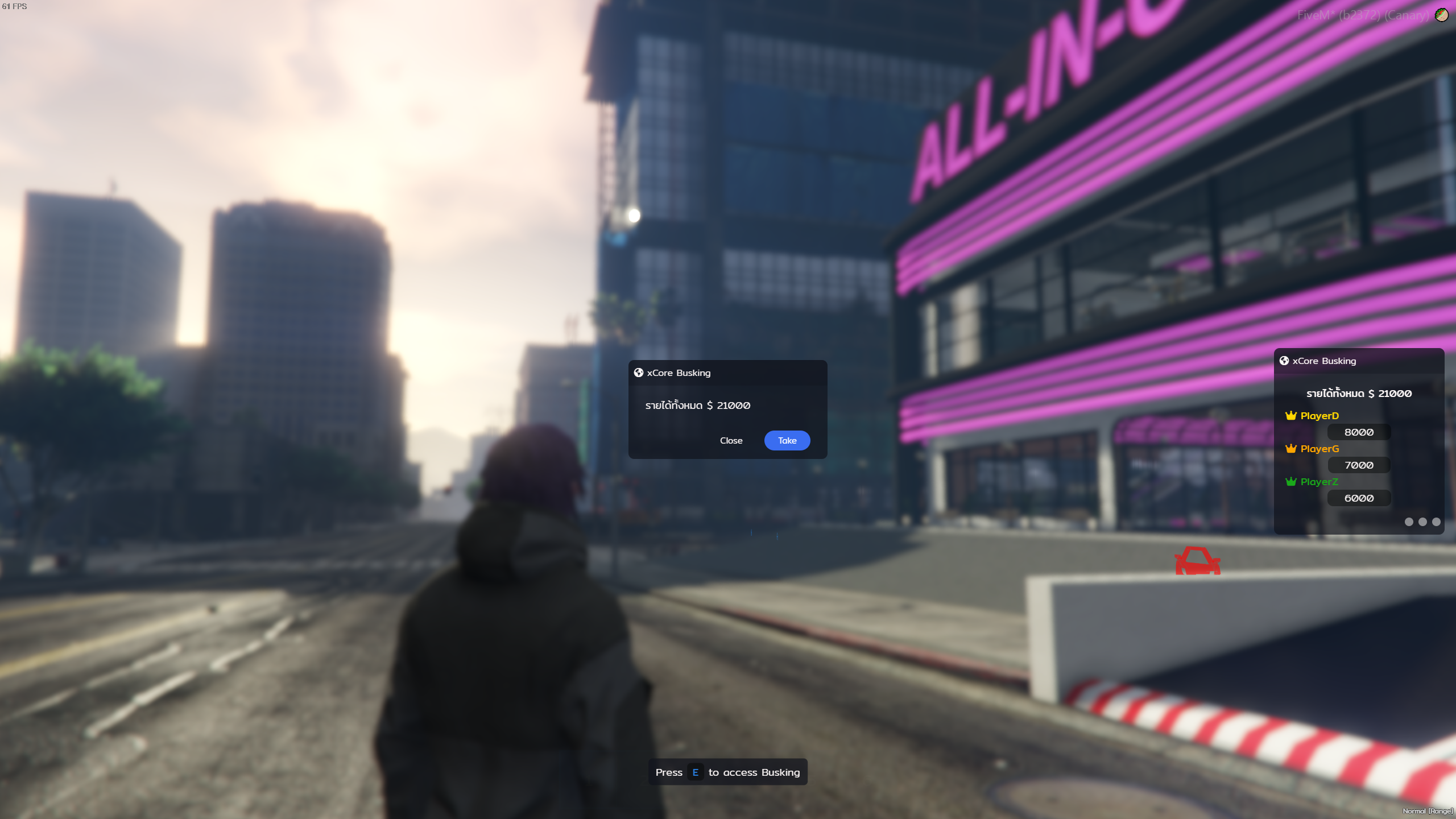This screenshot has height=819, width=1456.
Task: Select PlayerG in the leaderboard
Action: (1319, 449)
